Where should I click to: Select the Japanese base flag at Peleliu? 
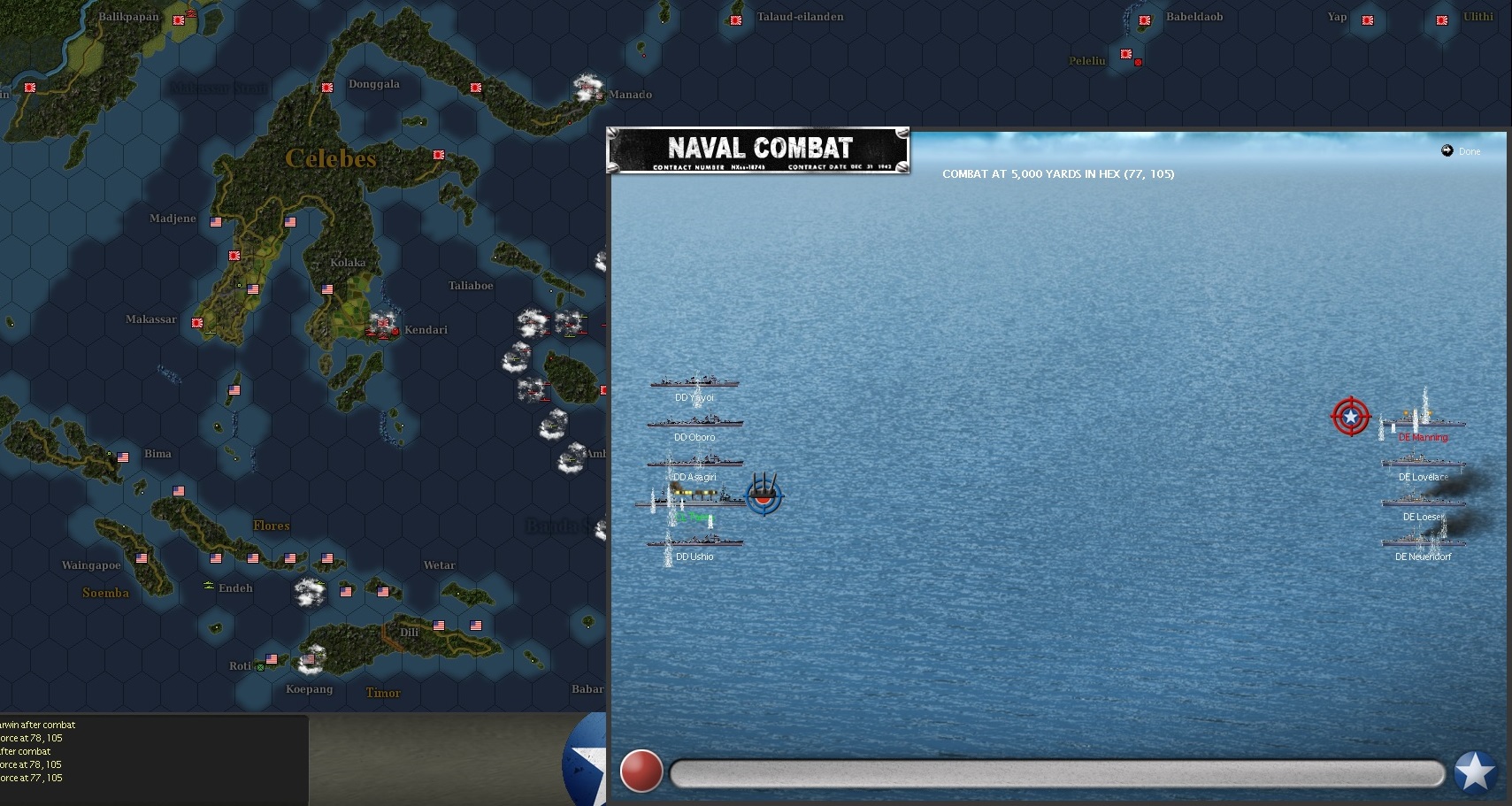point(1126,54)
